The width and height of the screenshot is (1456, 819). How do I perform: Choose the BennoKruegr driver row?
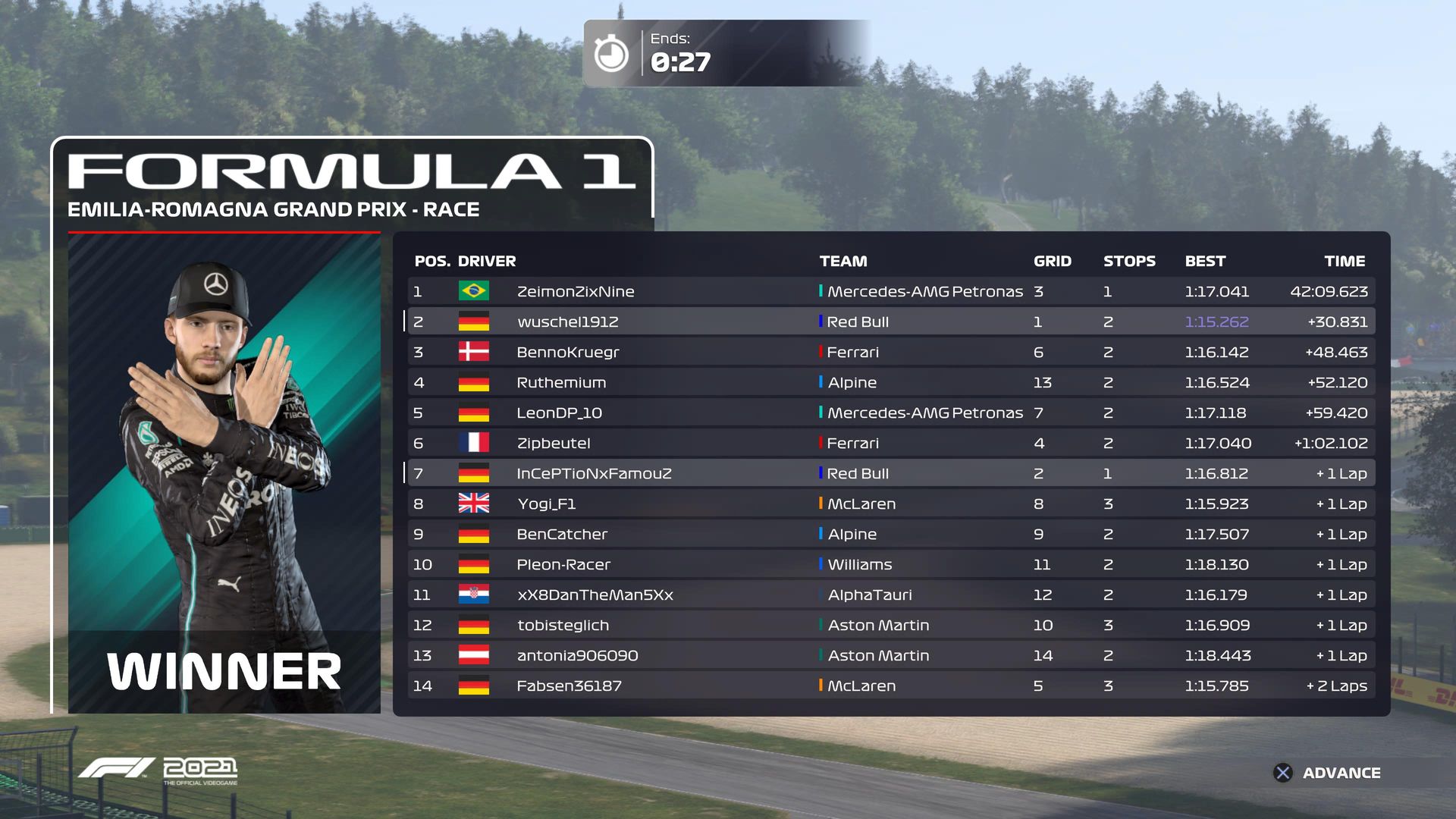click(567, 352)
